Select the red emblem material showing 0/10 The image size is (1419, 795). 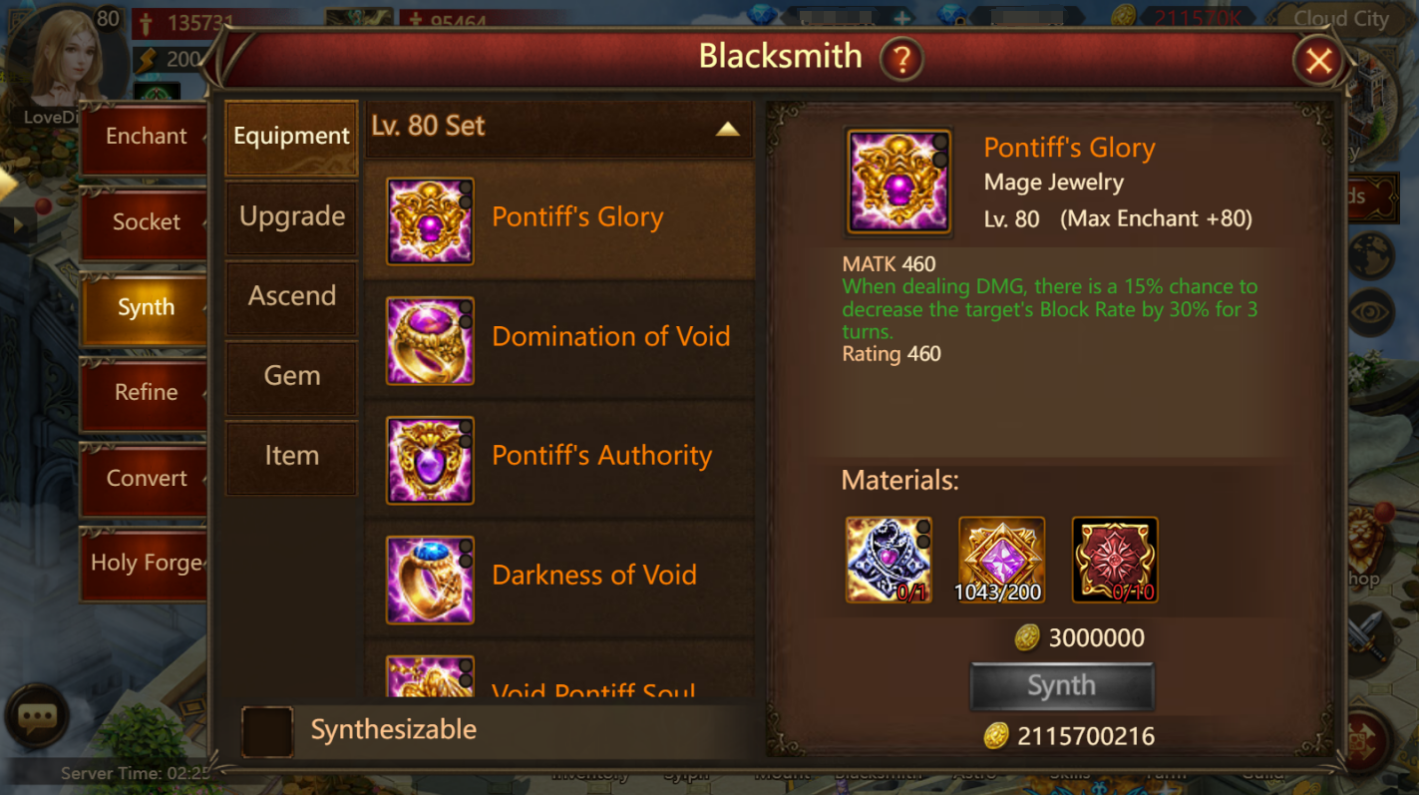tap(1115, 560)
